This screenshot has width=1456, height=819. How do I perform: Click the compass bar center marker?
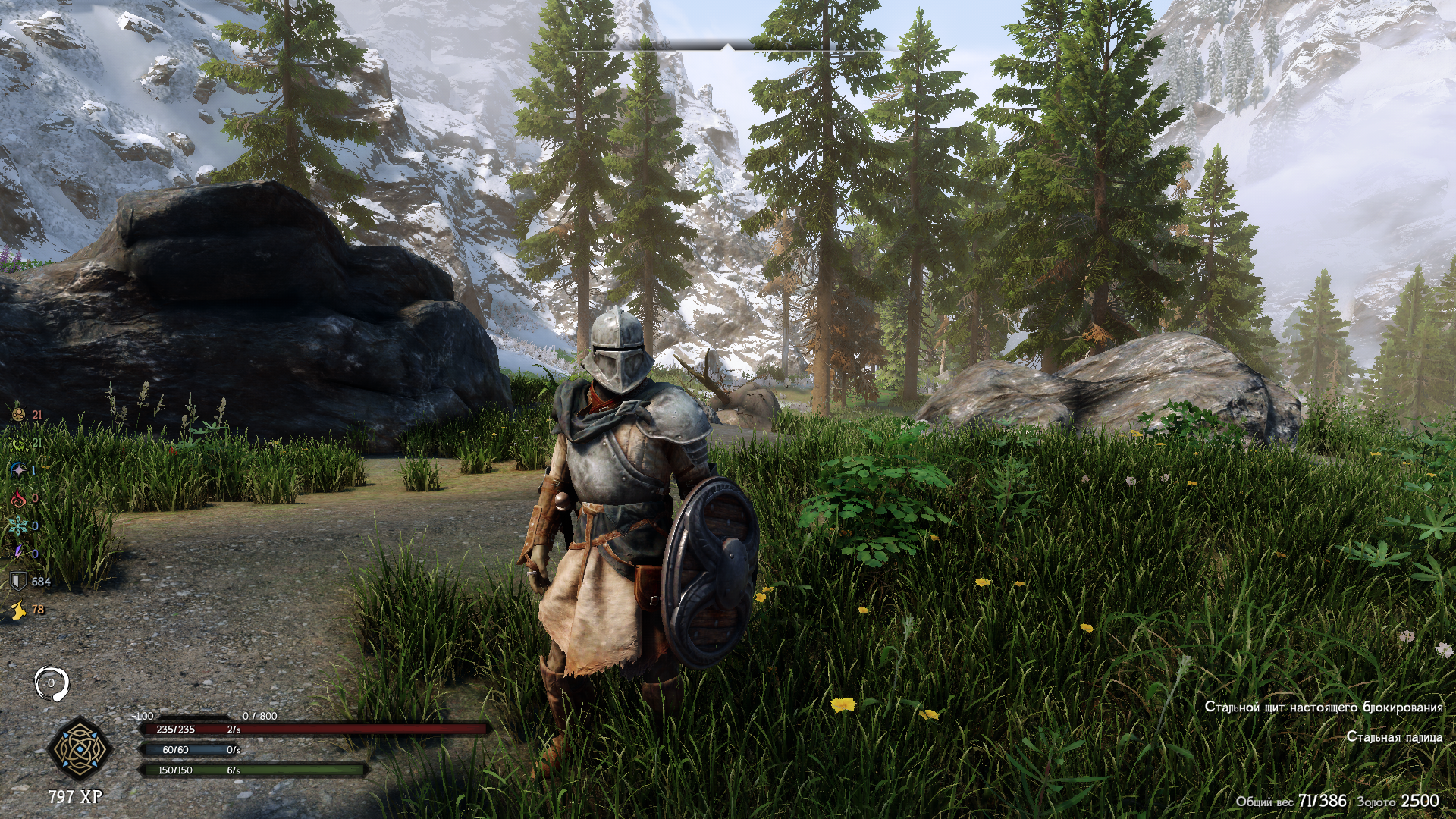(x=728, y=48)
